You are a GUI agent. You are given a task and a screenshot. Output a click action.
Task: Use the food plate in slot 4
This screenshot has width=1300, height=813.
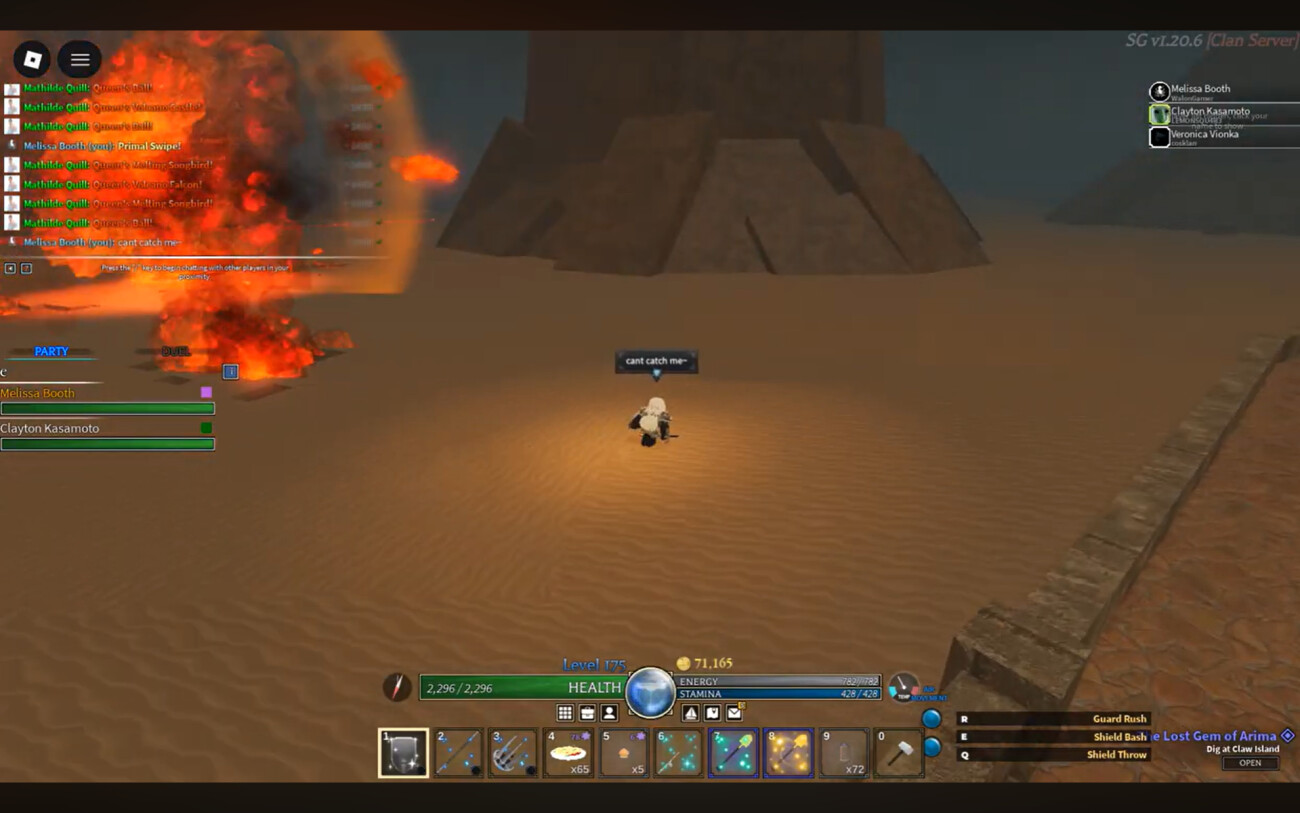tap(568, 753)
